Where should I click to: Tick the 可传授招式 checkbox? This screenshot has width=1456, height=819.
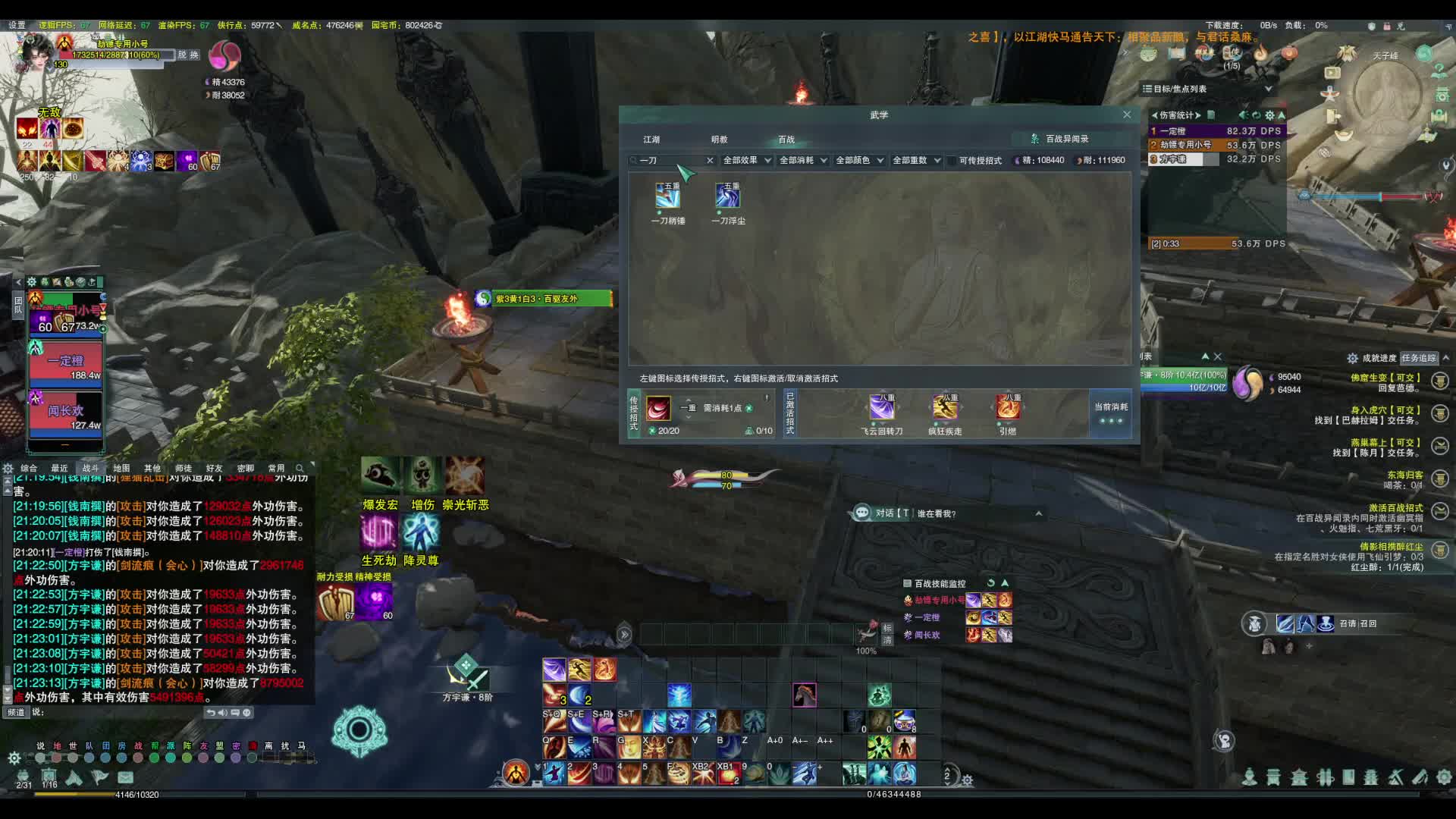[952, 161]
